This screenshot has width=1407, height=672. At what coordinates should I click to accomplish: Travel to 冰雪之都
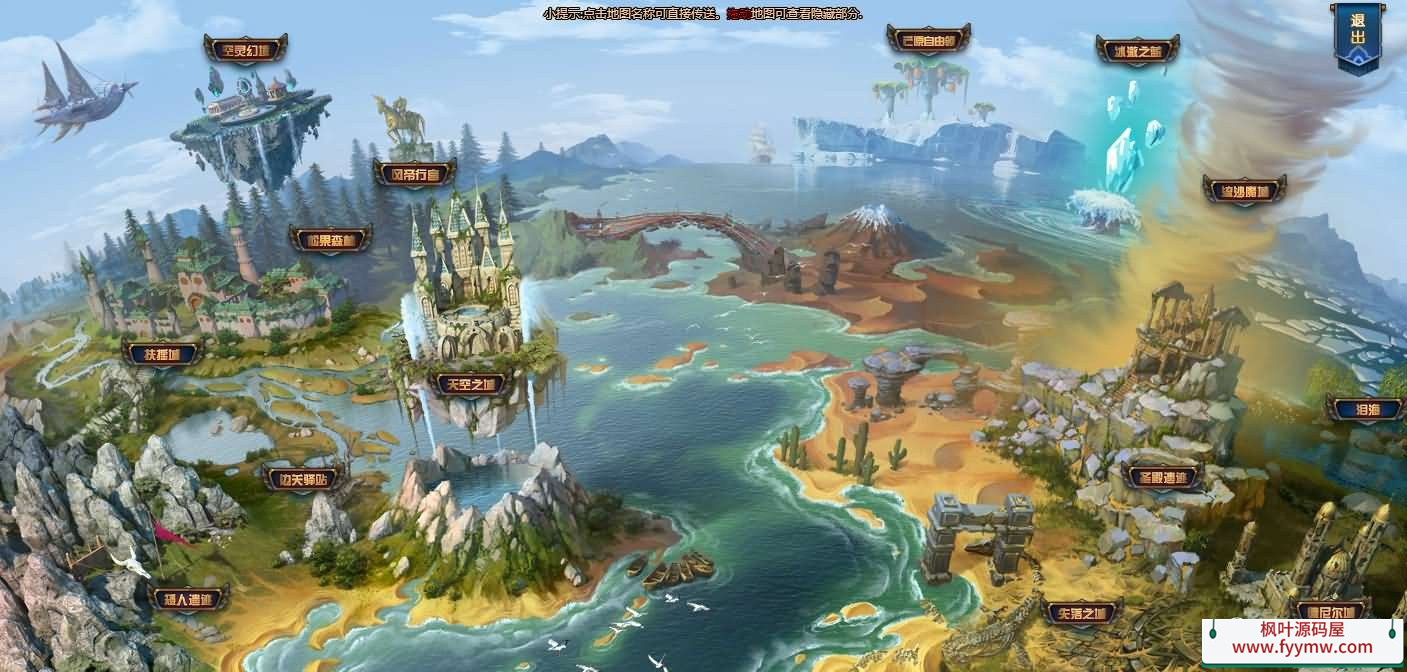tap(1137, 50)
